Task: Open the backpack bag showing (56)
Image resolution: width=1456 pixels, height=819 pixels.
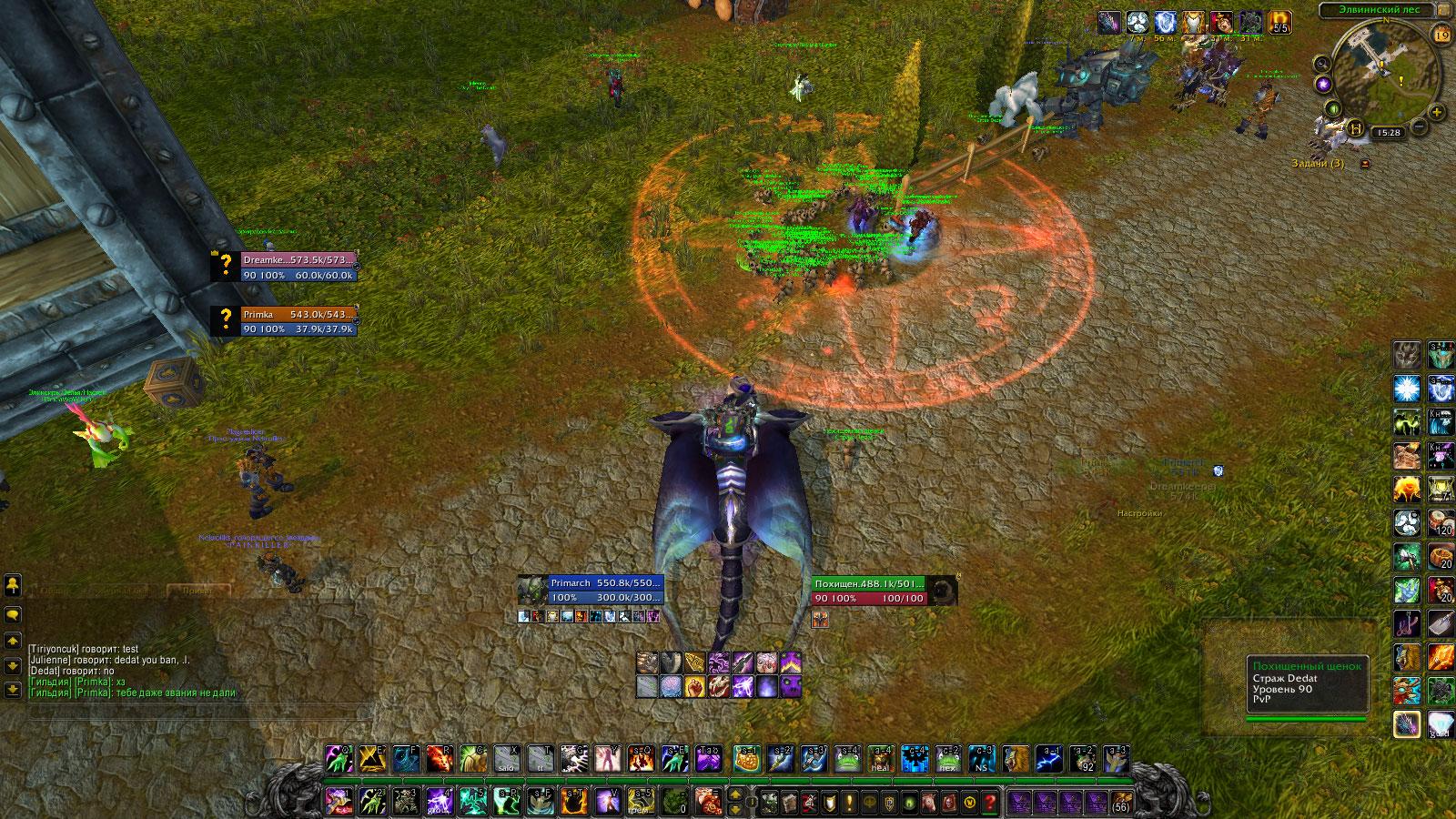Action: 1121,802
